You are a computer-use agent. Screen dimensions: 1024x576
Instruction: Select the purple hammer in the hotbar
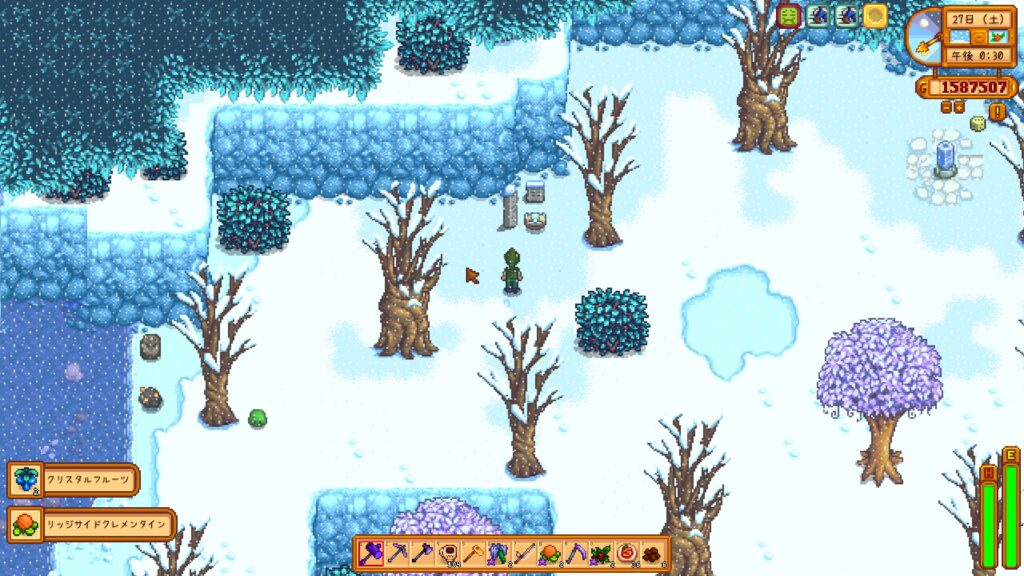[371, 552]
